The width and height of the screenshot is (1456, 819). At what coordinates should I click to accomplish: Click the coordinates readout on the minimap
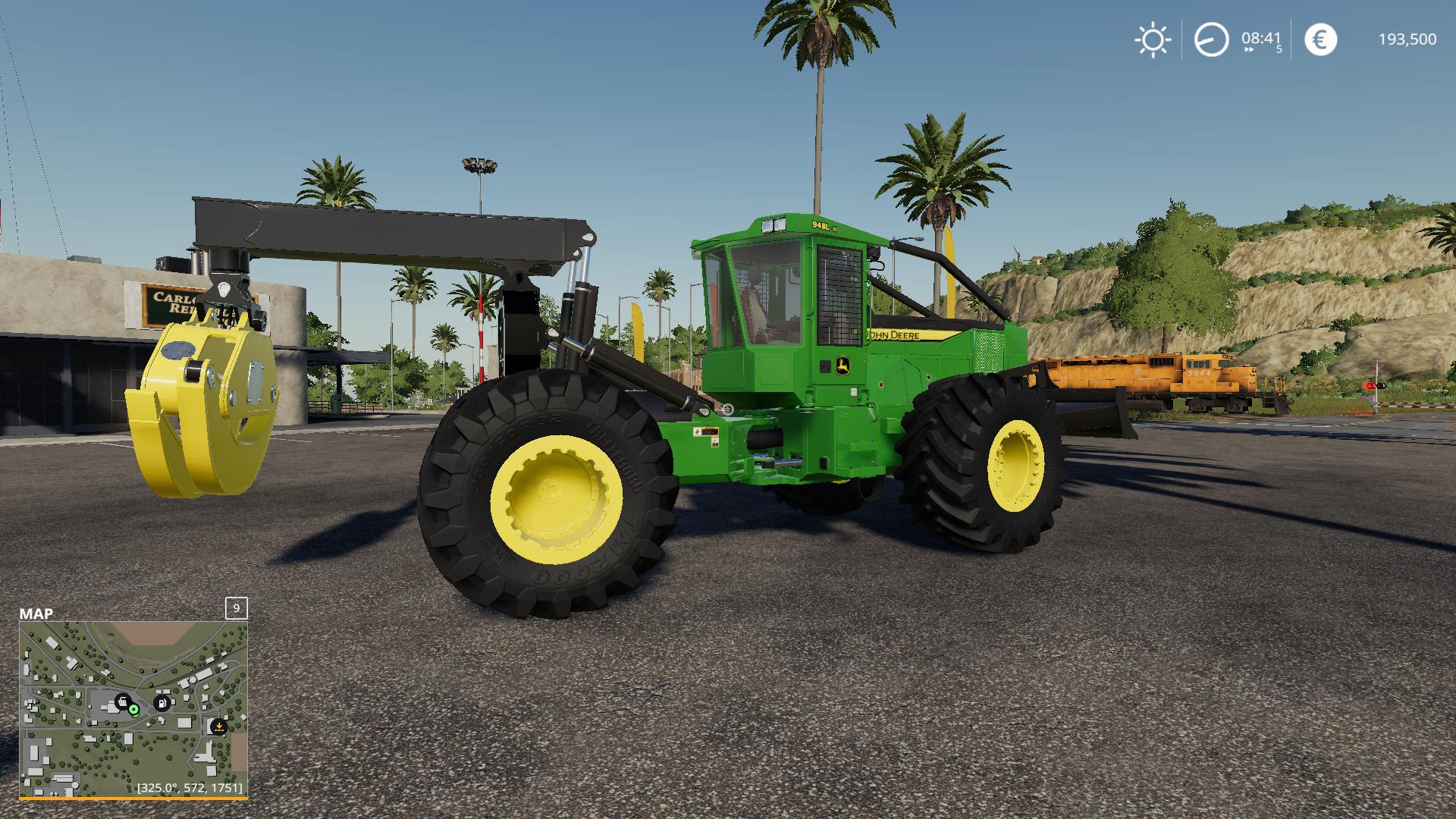click(x=188, y=789)
